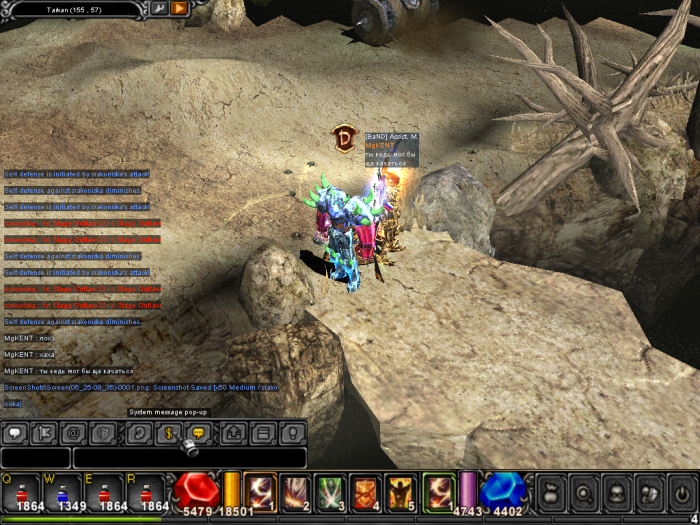Click the light bulb chat button

pyautogui.click(x=292, y=434)
